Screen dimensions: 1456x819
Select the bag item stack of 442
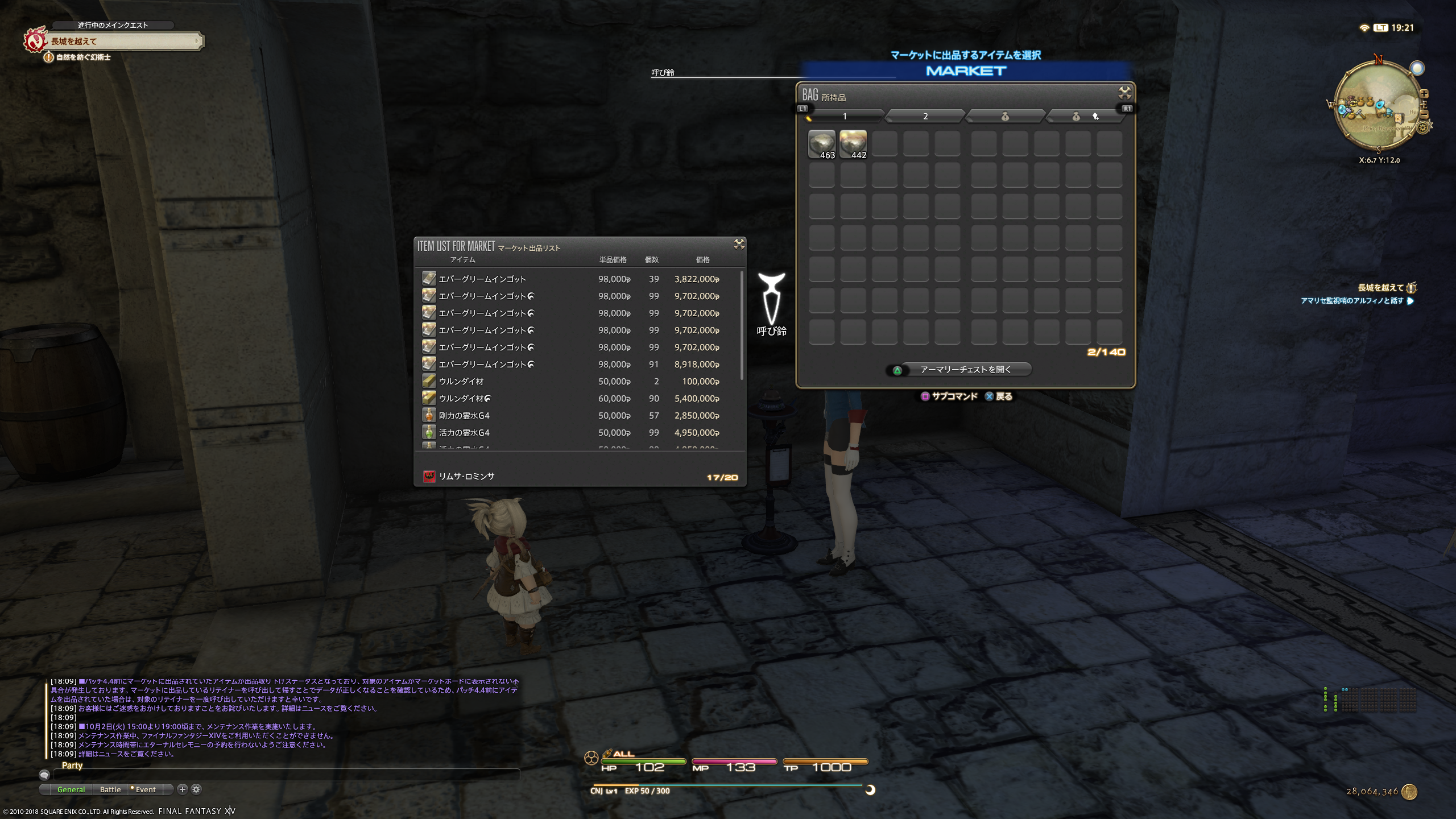[x=853, y=144]
